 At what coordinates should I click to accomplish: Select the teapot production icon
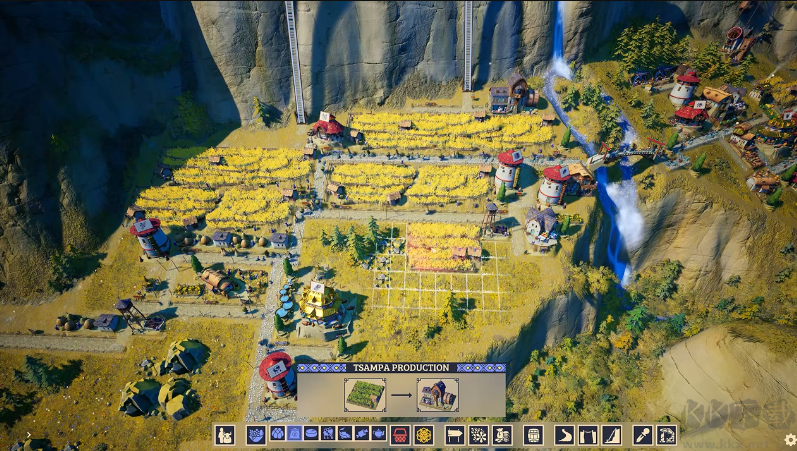pos(379,435)
